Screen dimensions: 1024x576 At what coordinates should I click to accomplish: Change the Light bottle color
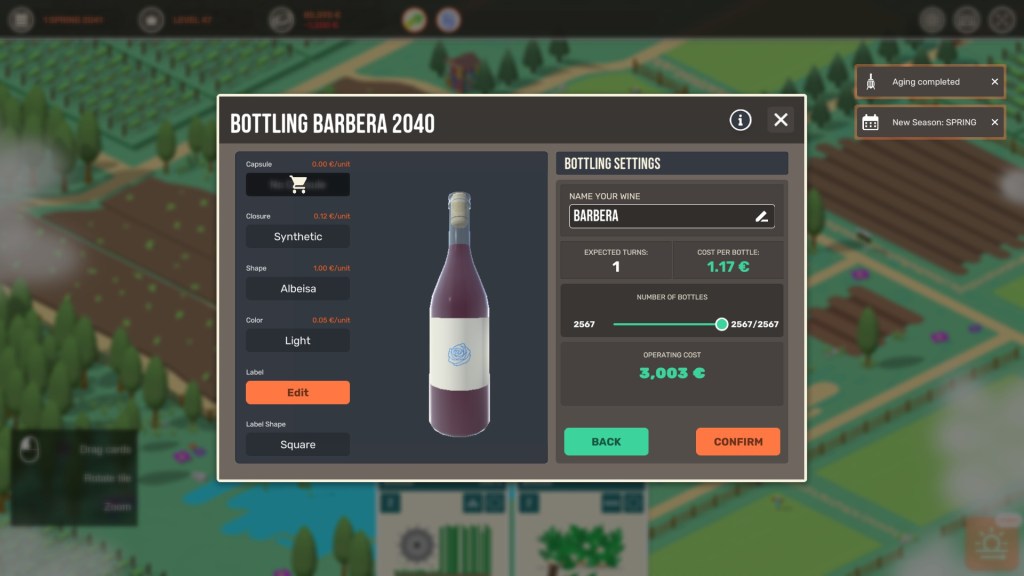point(298,341)
